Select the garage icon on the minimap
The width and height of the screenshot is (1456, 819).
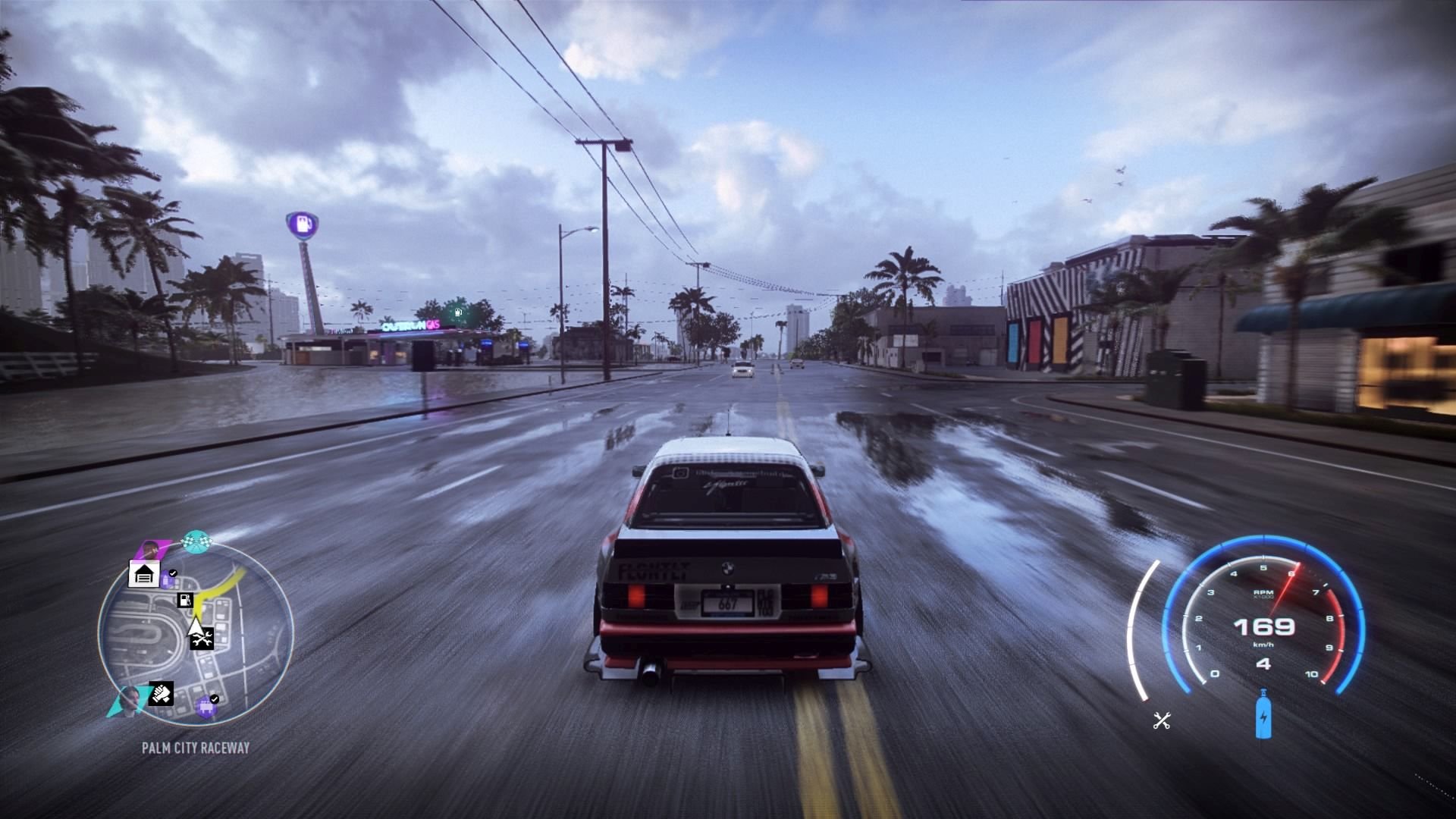tap(143, 573)
